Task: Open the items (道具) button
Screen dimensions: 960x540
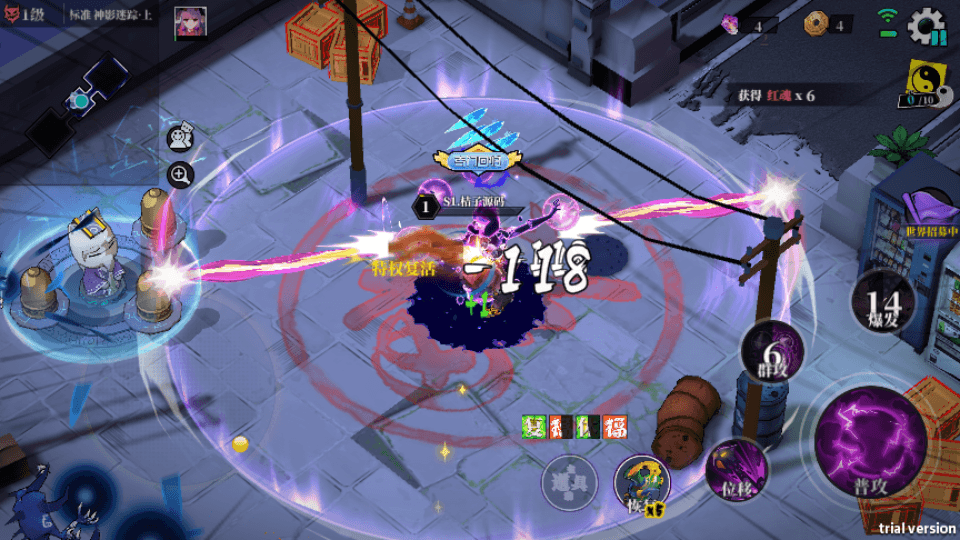Action: (x=569, y=484)
